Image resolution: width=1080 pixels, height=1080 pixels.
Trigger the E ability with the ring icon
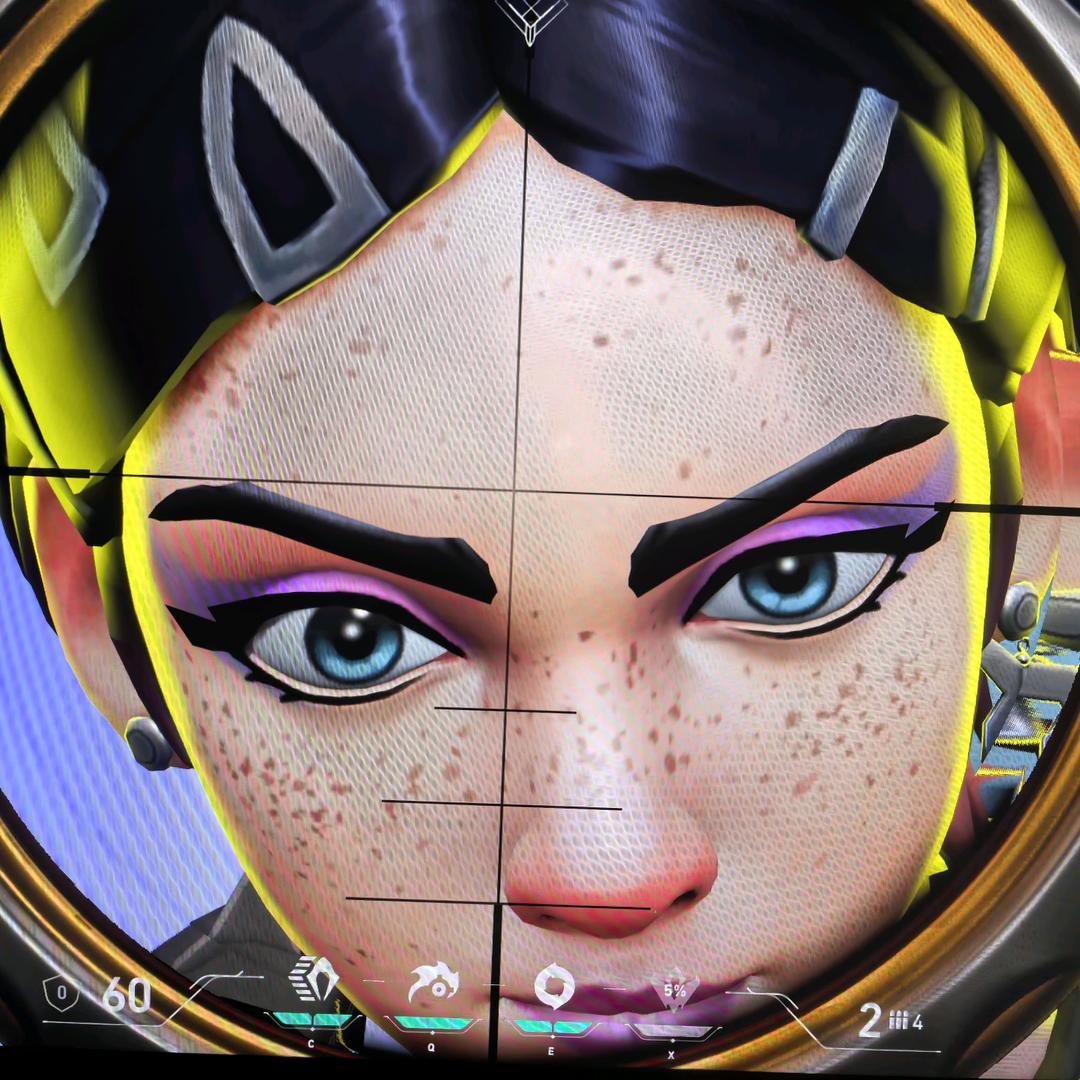[553, 986]
